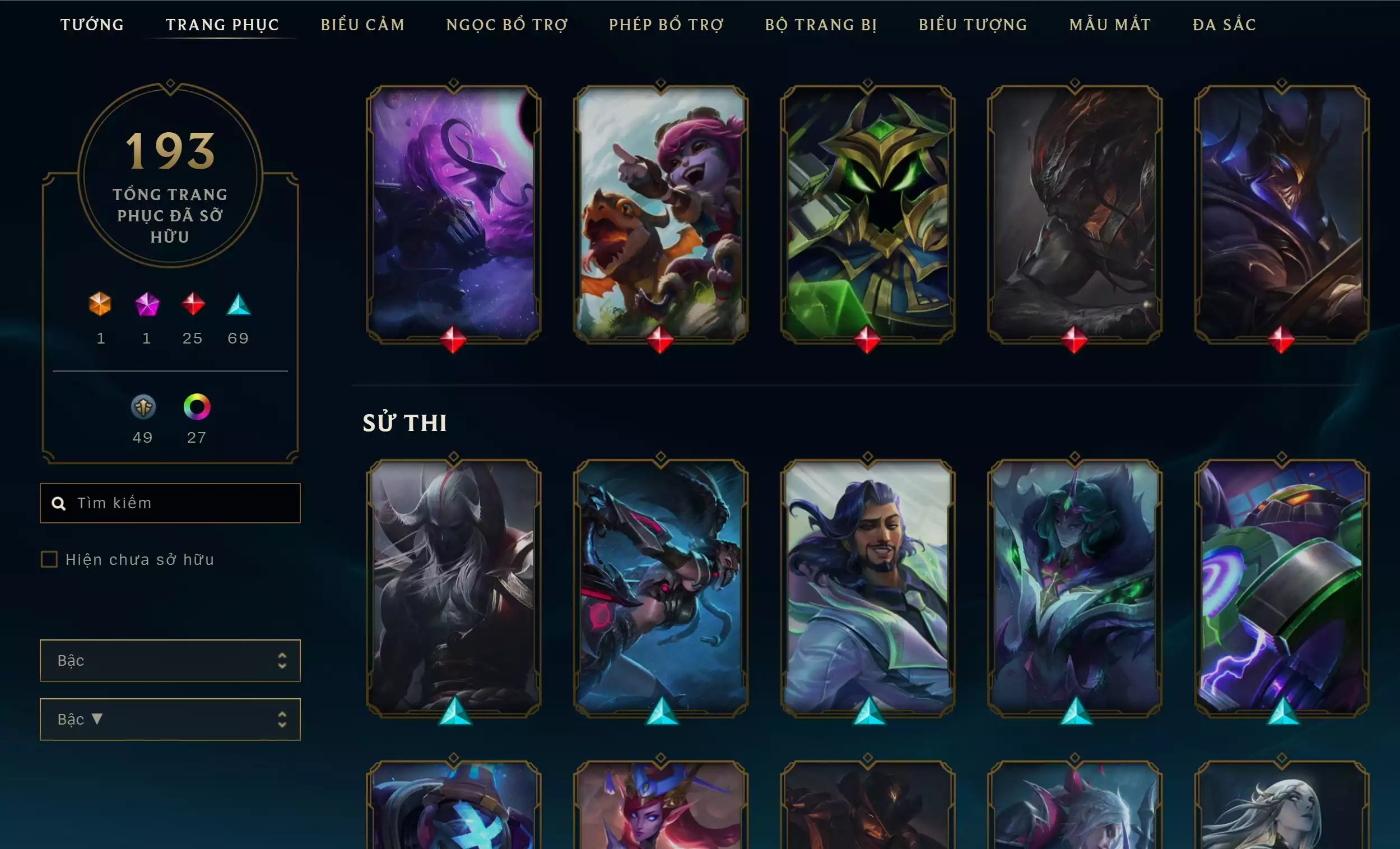Choose the green-eyed gold helmet mage skin
The width and height of the screenshot is (1400, 849).
pos(867,213)
